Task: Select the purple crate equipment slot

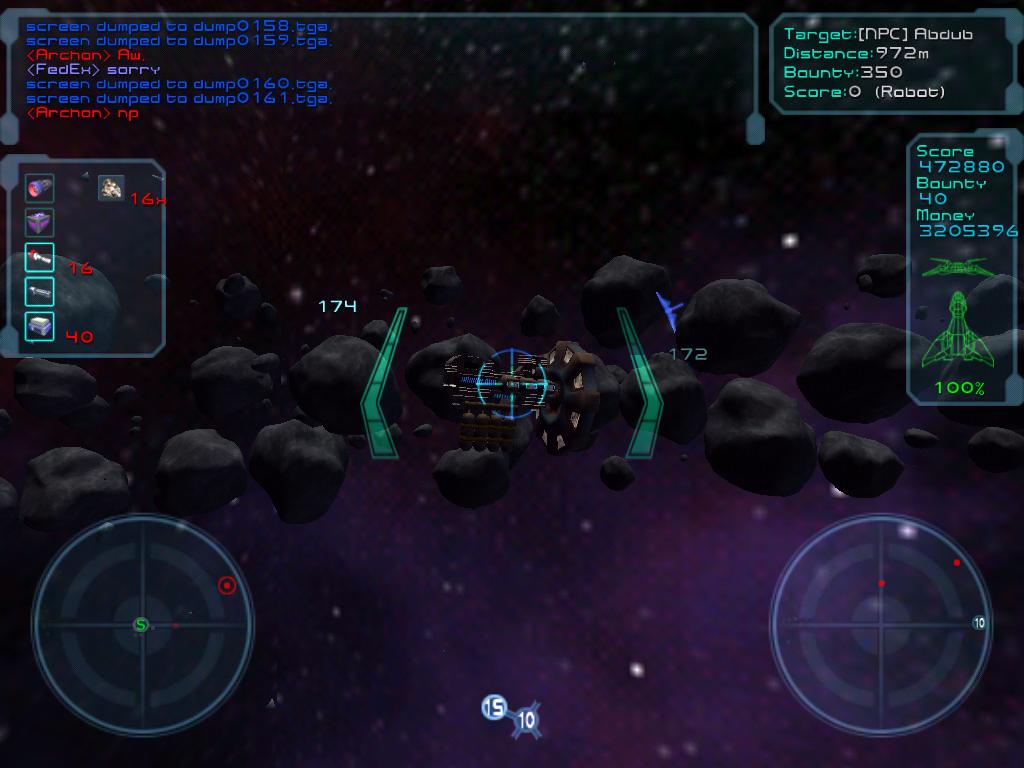Action: [40, 223]
